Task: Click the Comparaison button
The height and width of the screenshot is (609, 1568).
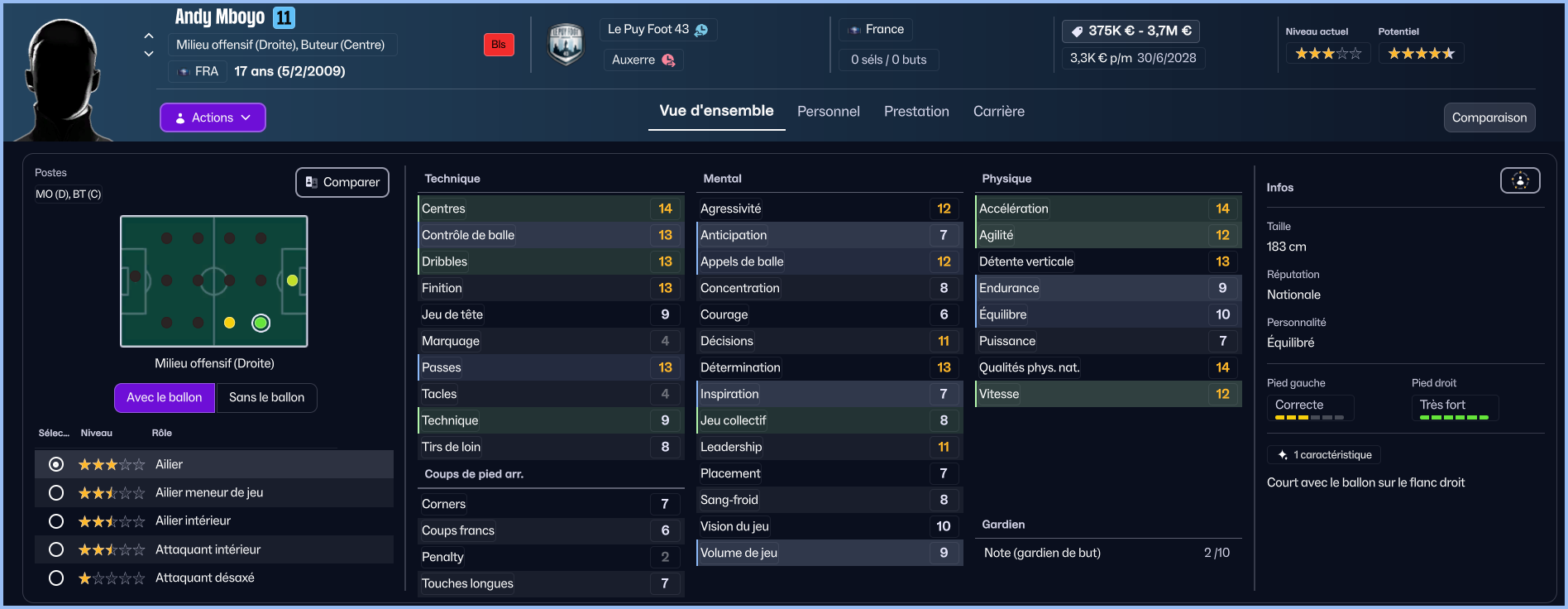Action: (x=1489, y=117)
